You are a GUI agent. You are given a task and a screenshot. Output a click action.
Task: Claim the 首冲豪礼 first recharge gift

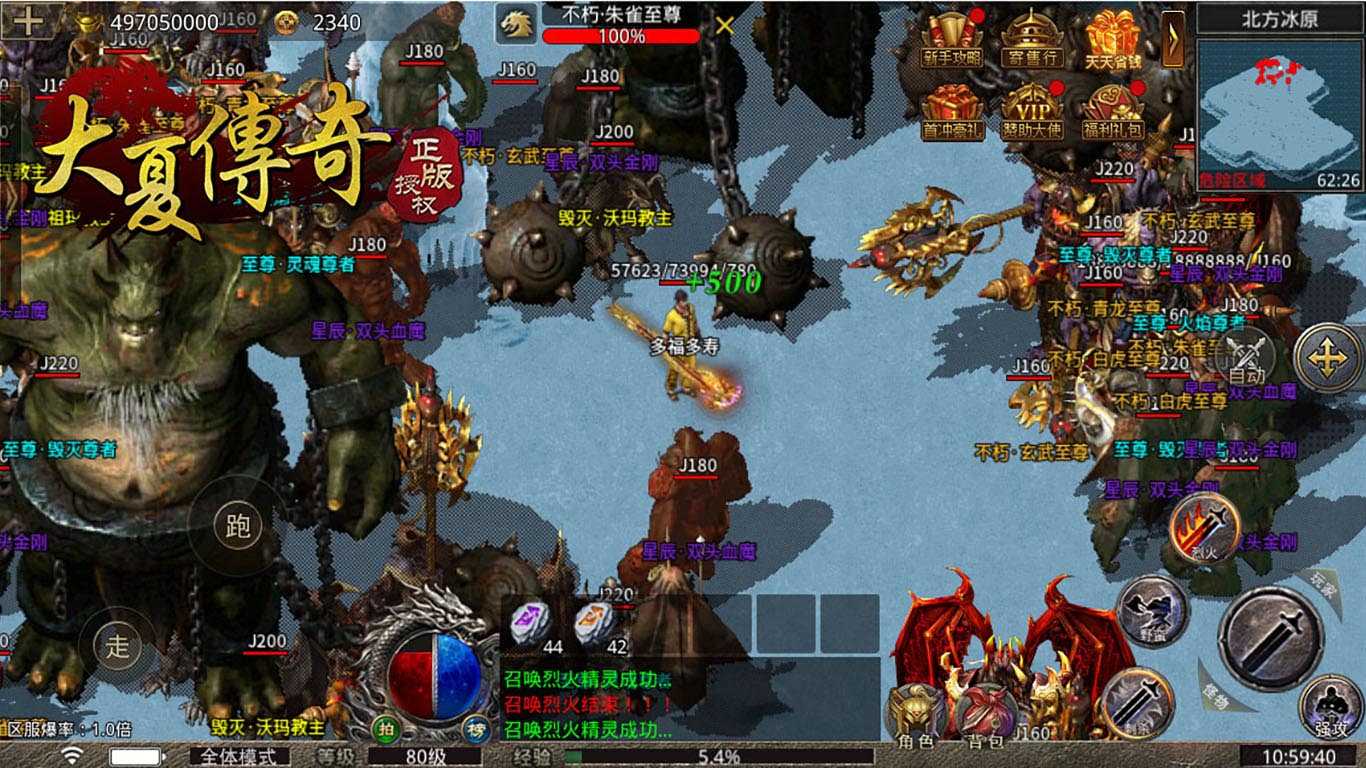coord(952,112)
